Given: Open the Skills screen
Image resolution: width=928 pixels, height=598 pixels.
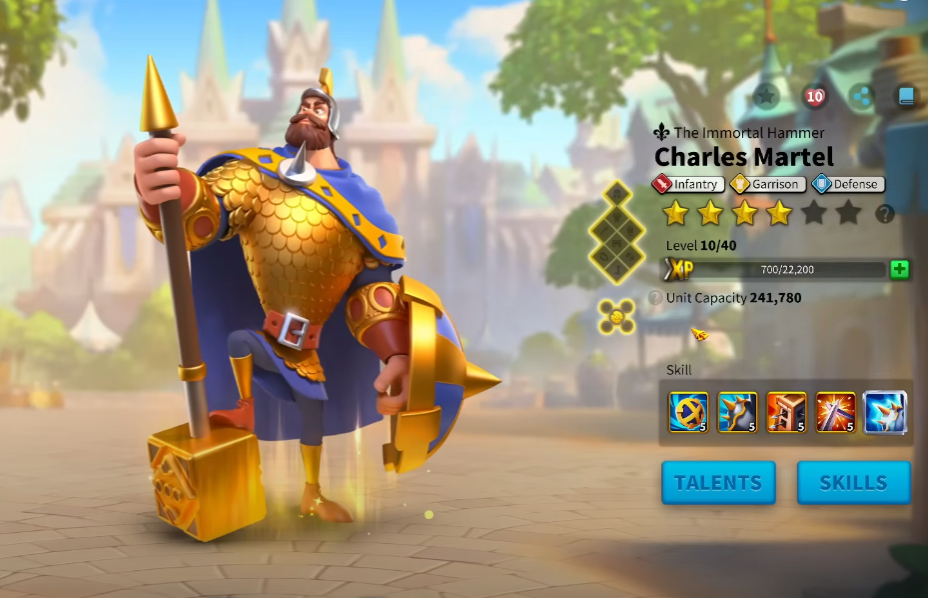Looking at the screenshot, I should (x=853, y=483).
